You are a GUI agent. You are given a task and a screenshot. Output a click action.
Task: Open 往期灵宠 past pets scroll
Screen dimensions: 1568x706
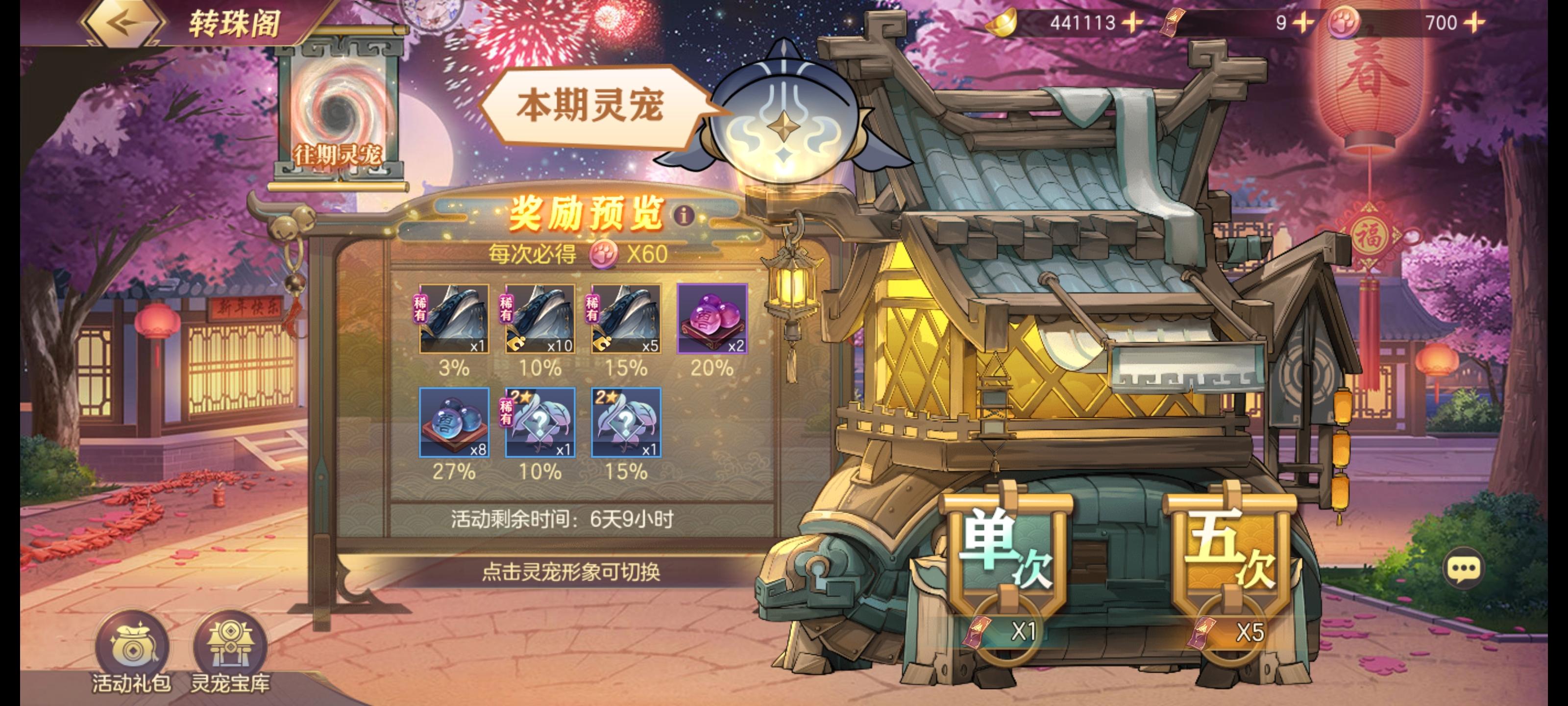pos(339,116)
